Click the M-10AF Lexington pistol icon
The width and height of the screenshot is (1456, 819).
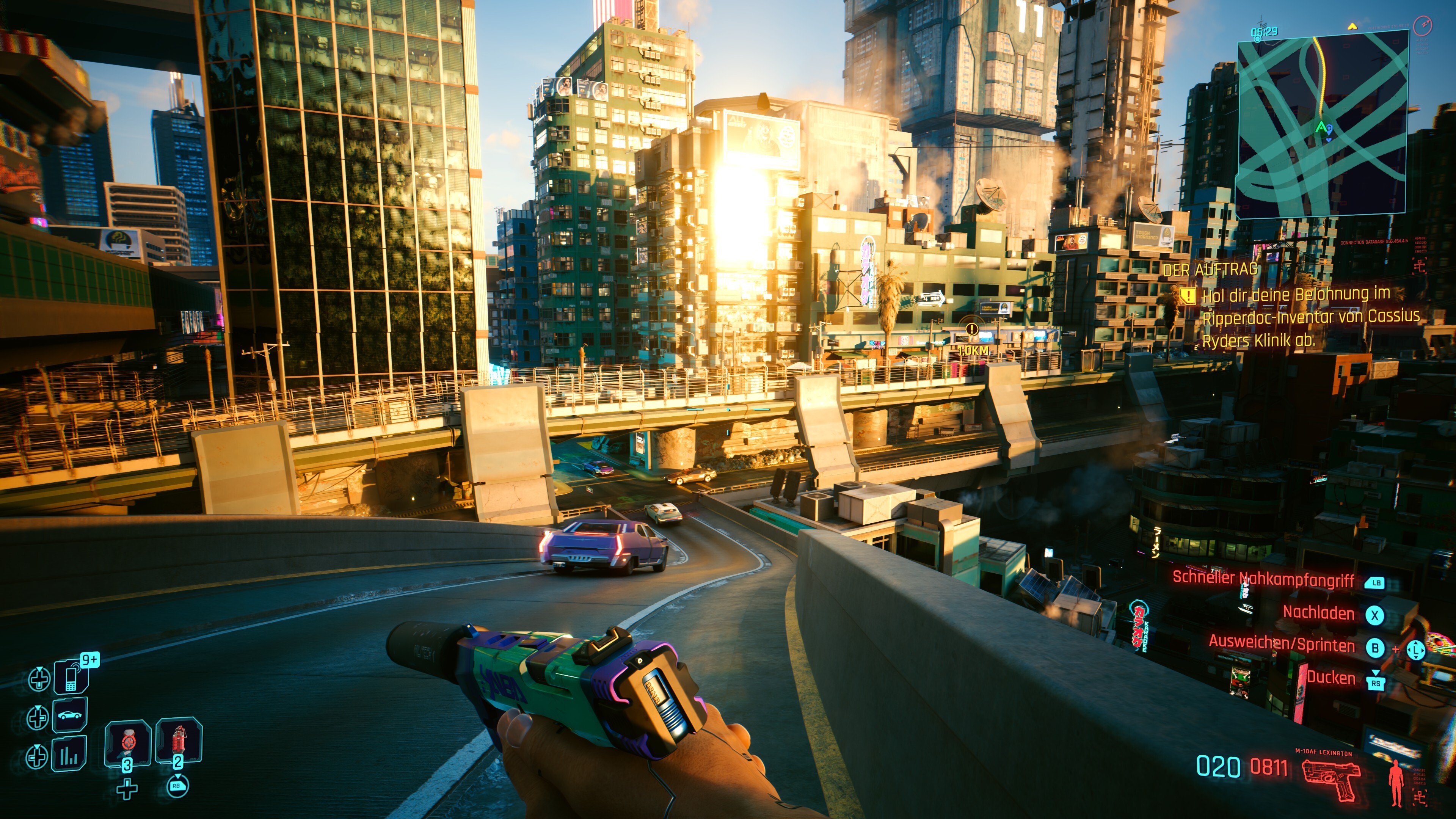1331,780
